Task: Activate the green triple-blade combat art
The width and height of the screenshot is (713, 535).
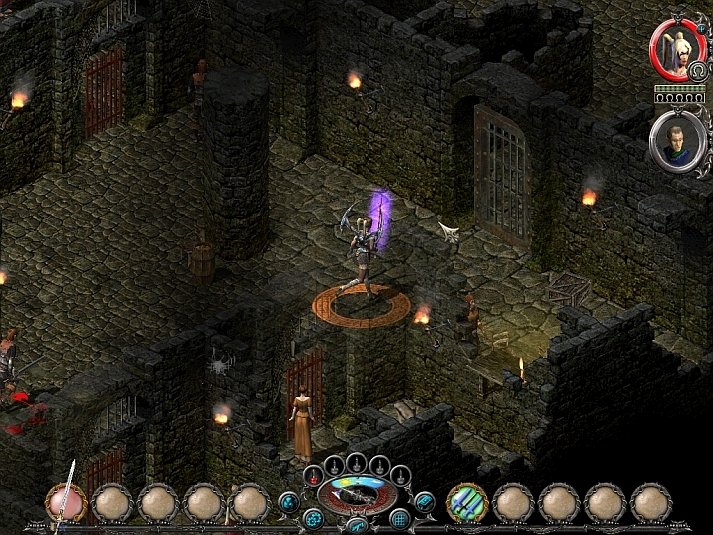Action: 465,502
